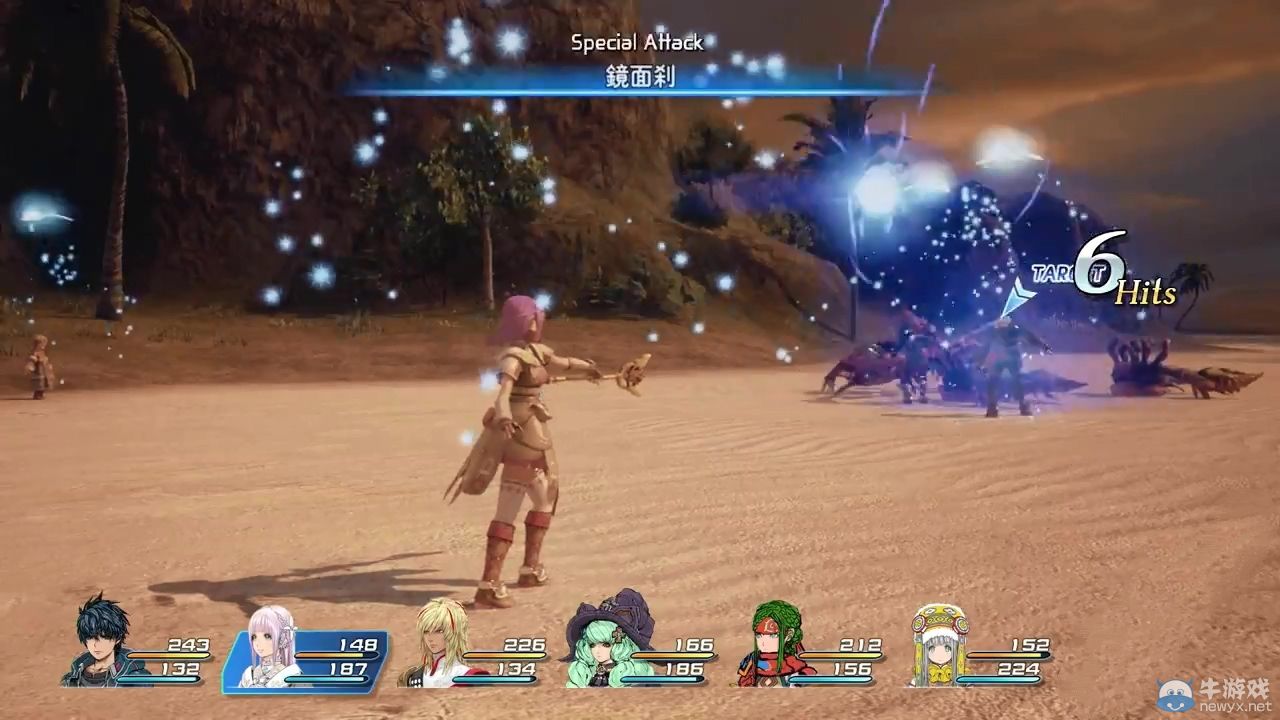Choose the pink-haired girl's highlighted portrait
Viewport: 1280px width, 720px height.
click(x=270, y=647)
